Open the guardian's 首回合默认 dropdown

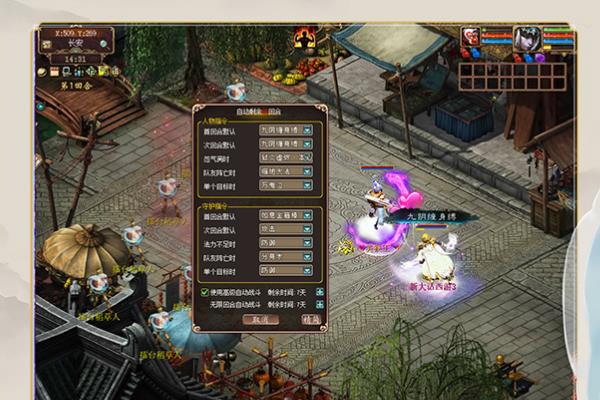(307, 214)
